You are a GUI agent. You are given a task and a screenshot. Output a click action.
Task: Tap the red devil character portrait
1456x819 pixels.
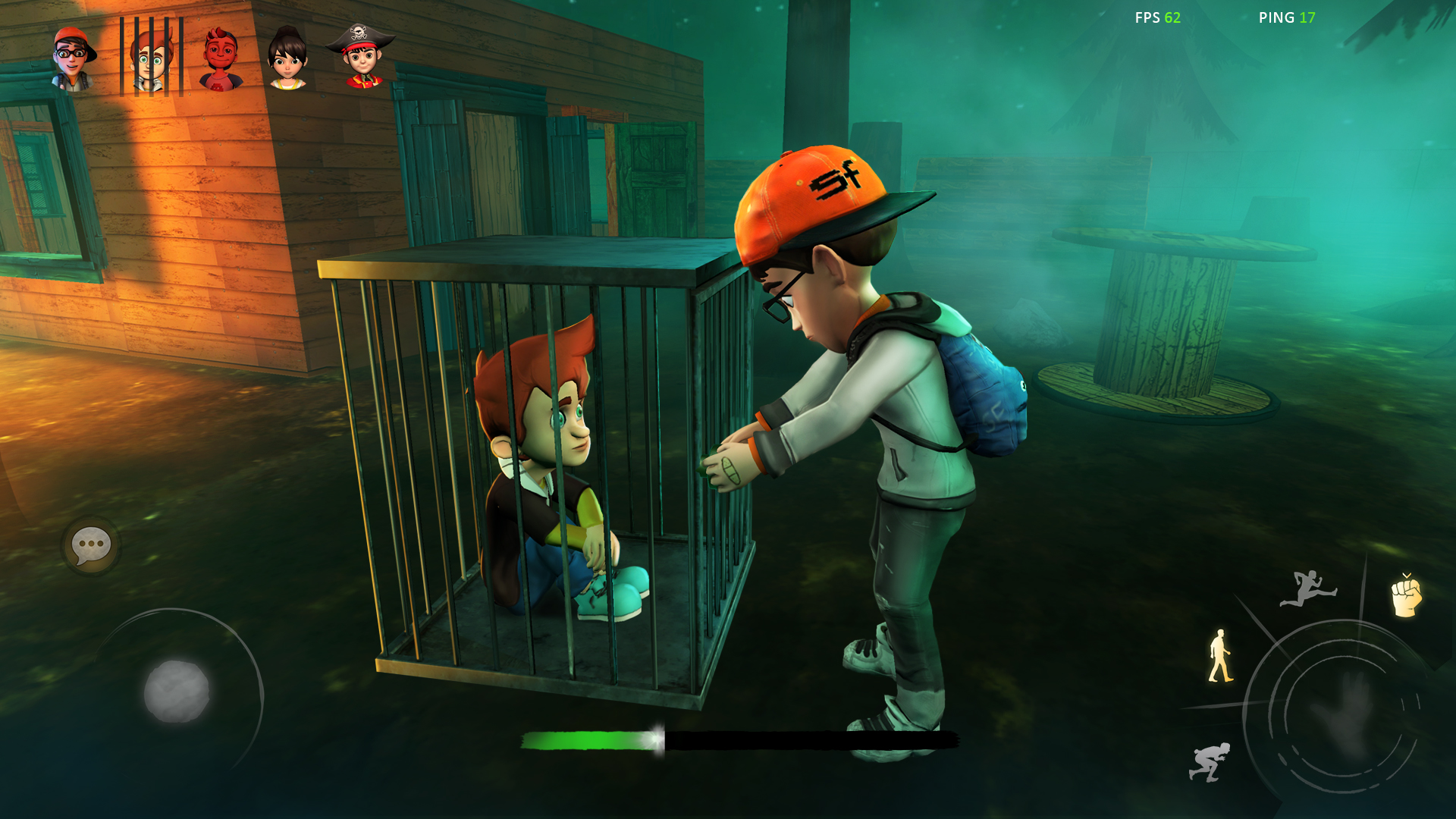219,57
